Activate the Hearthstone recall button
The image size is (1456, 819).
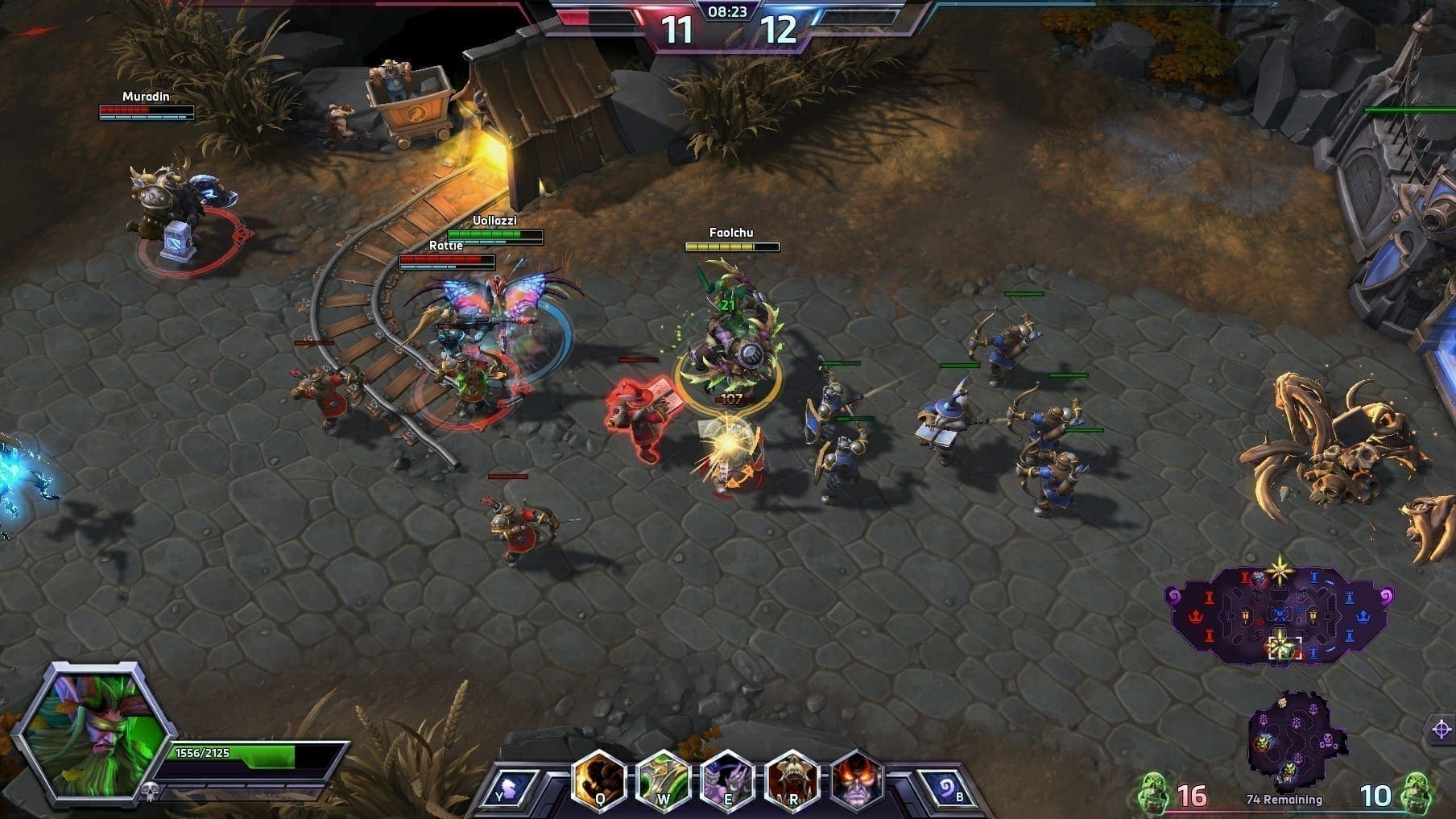pos(948,788)
